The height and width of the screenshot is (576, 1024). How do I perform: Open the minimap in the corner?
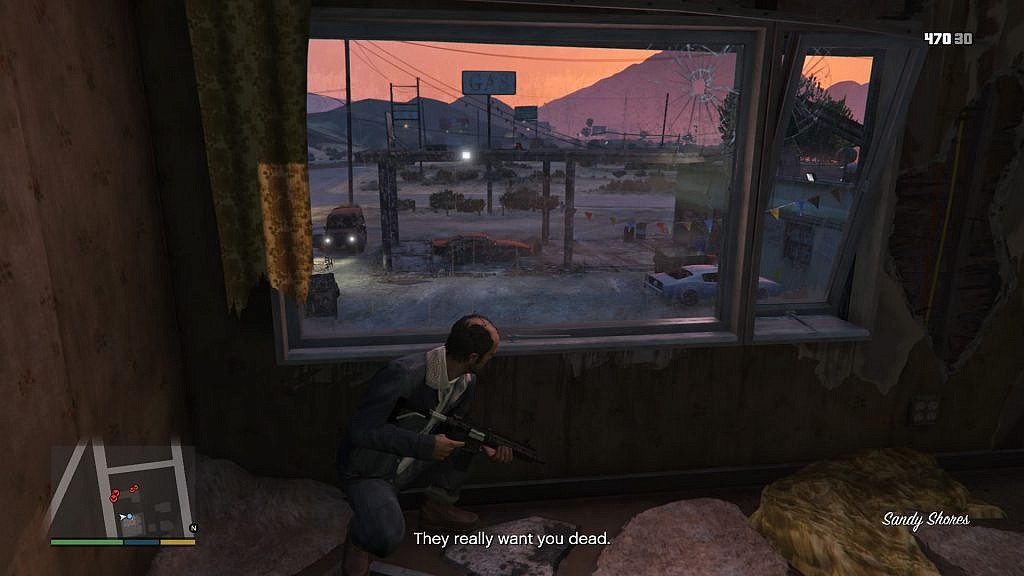pos(122,491)
